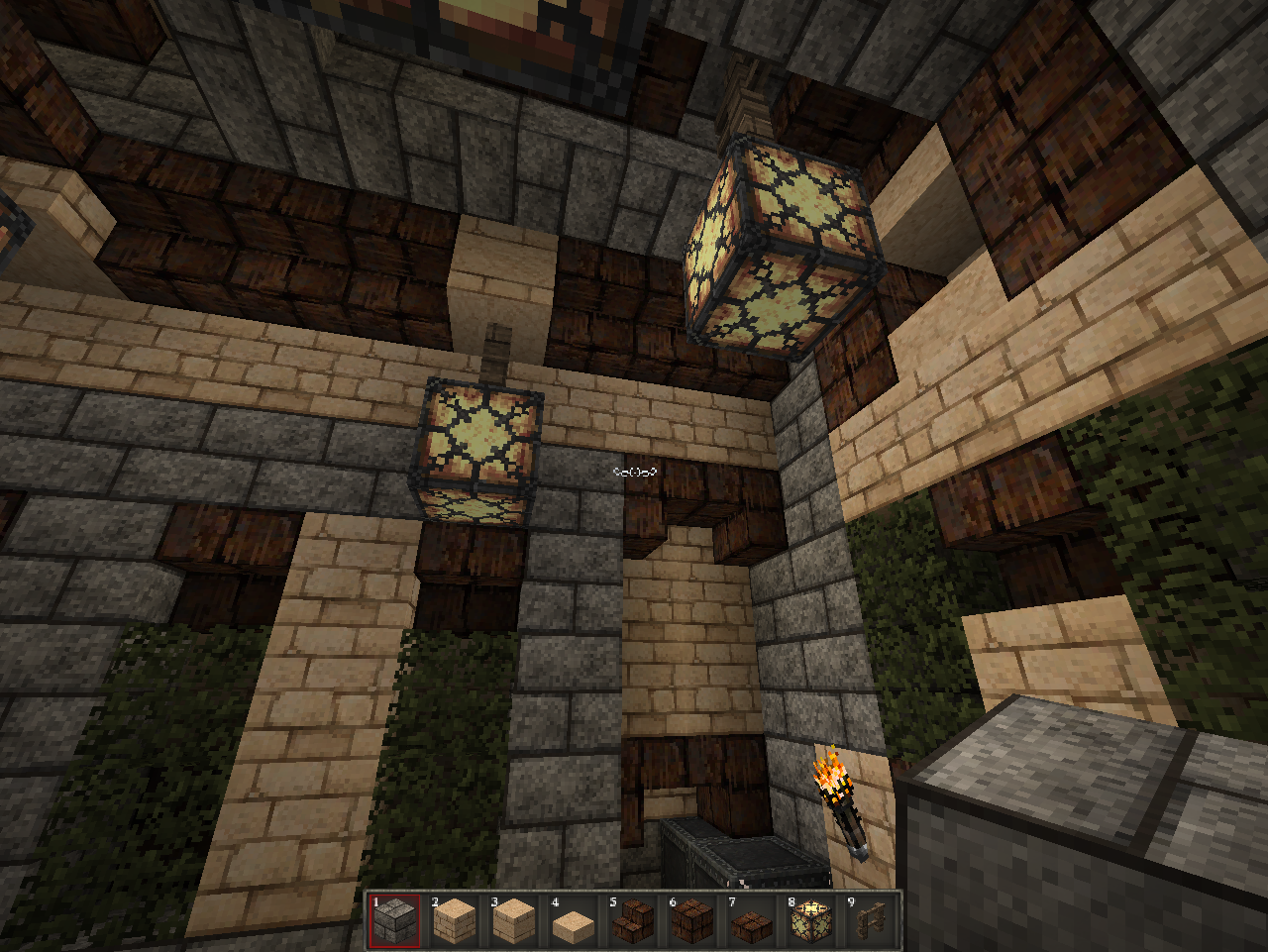Select the redstone lamp hotbar slot
Screen dimensions: 1268x952
[810, 920]
